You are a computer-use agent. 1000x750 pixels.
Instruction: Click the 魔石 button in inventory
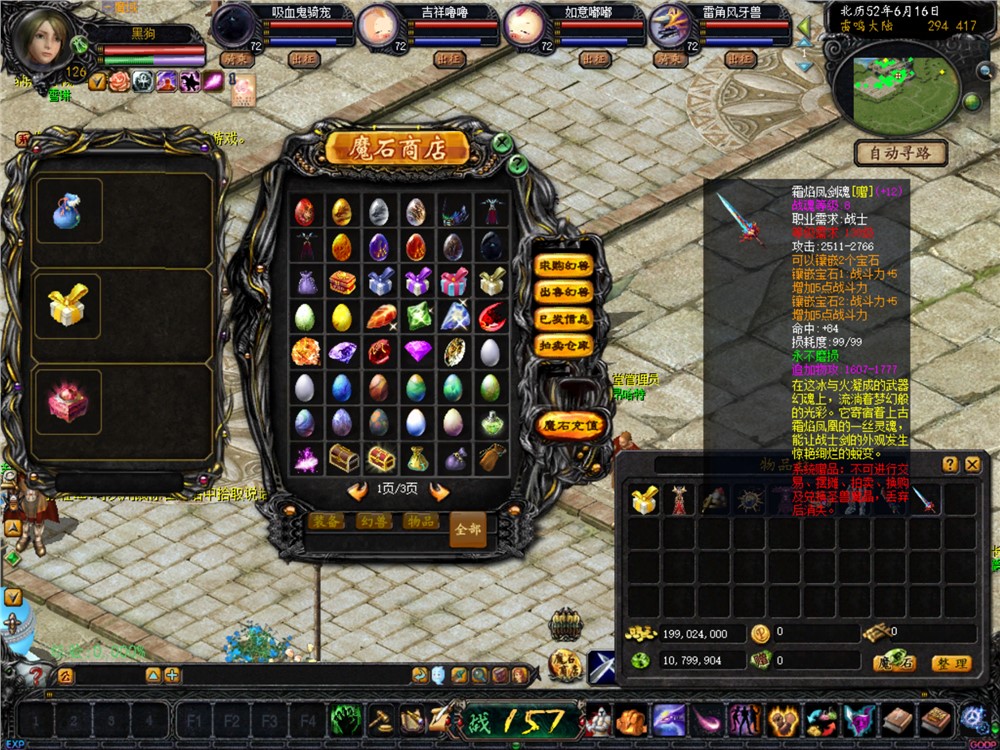[x=893, y=663]
